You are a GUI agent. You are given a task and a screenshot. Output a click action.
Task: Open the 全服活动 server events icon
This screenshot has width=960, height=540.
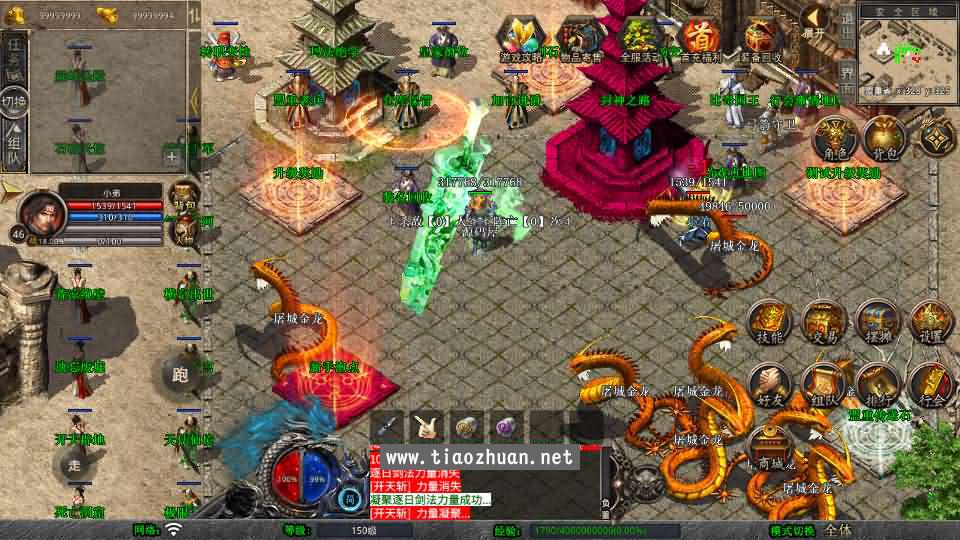coord(641,40)
